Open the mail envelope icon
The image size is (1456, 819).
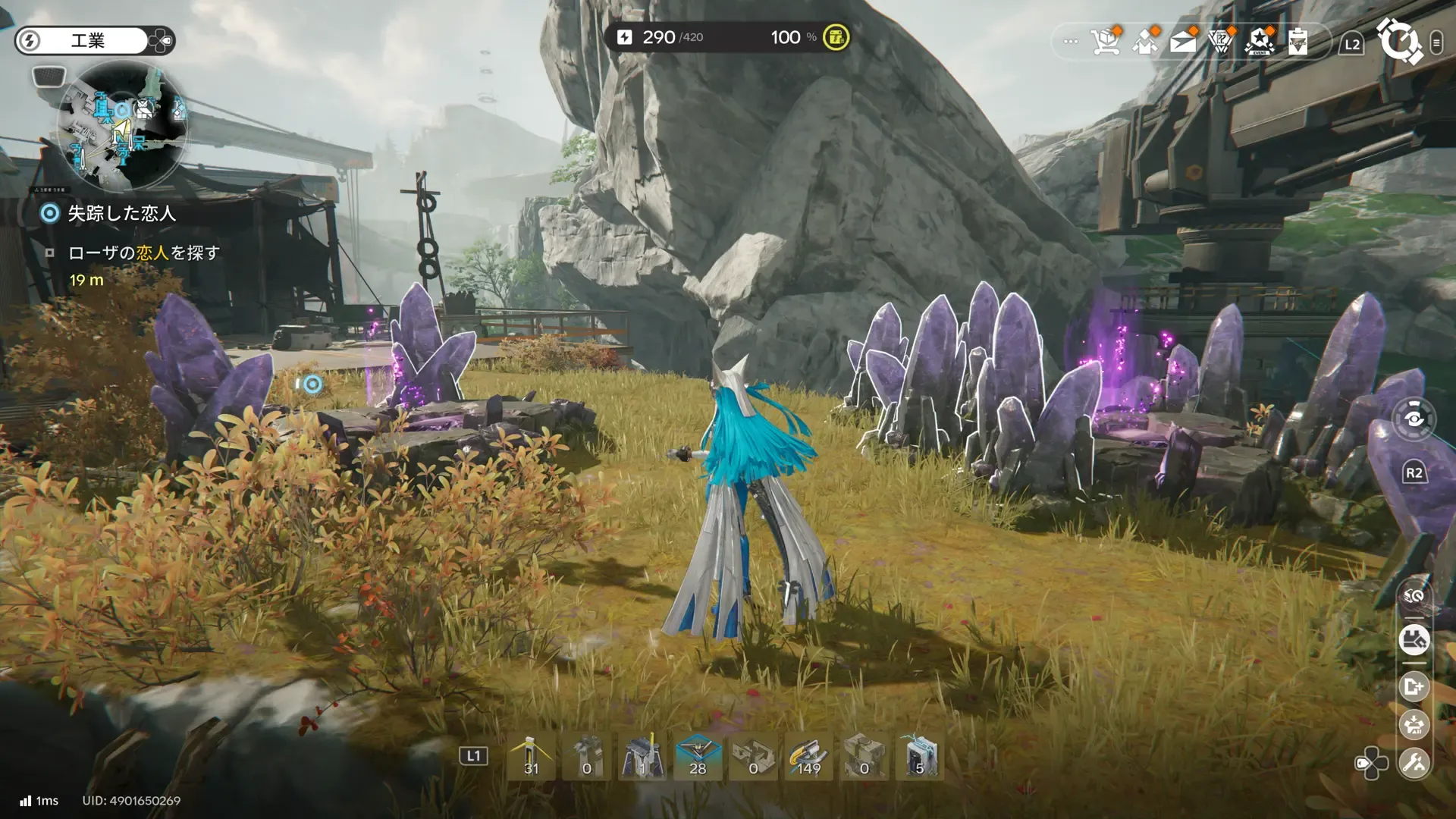coord(1183,42)
